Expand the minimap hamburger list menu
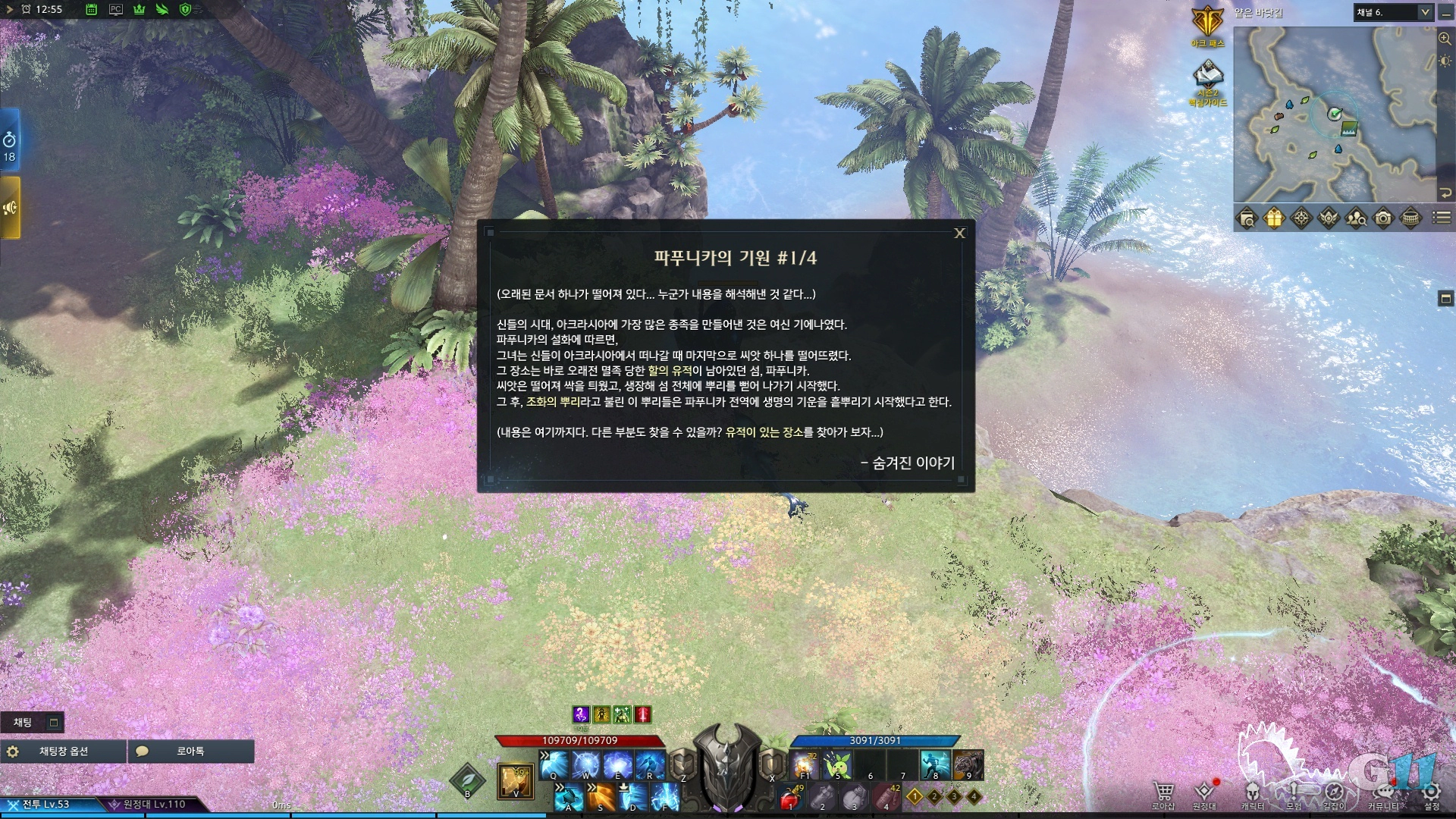1456x819 pixels. [1441, 218]
